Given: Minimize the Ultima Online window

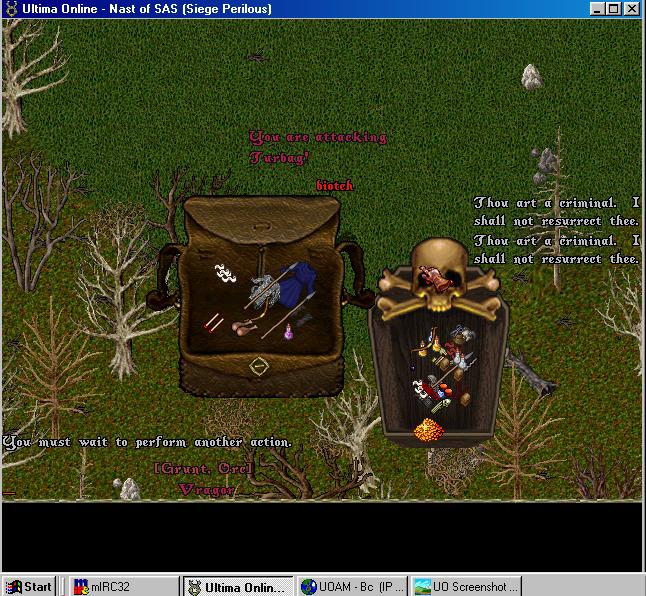Looking at the screenshot, I should (597, 9).
